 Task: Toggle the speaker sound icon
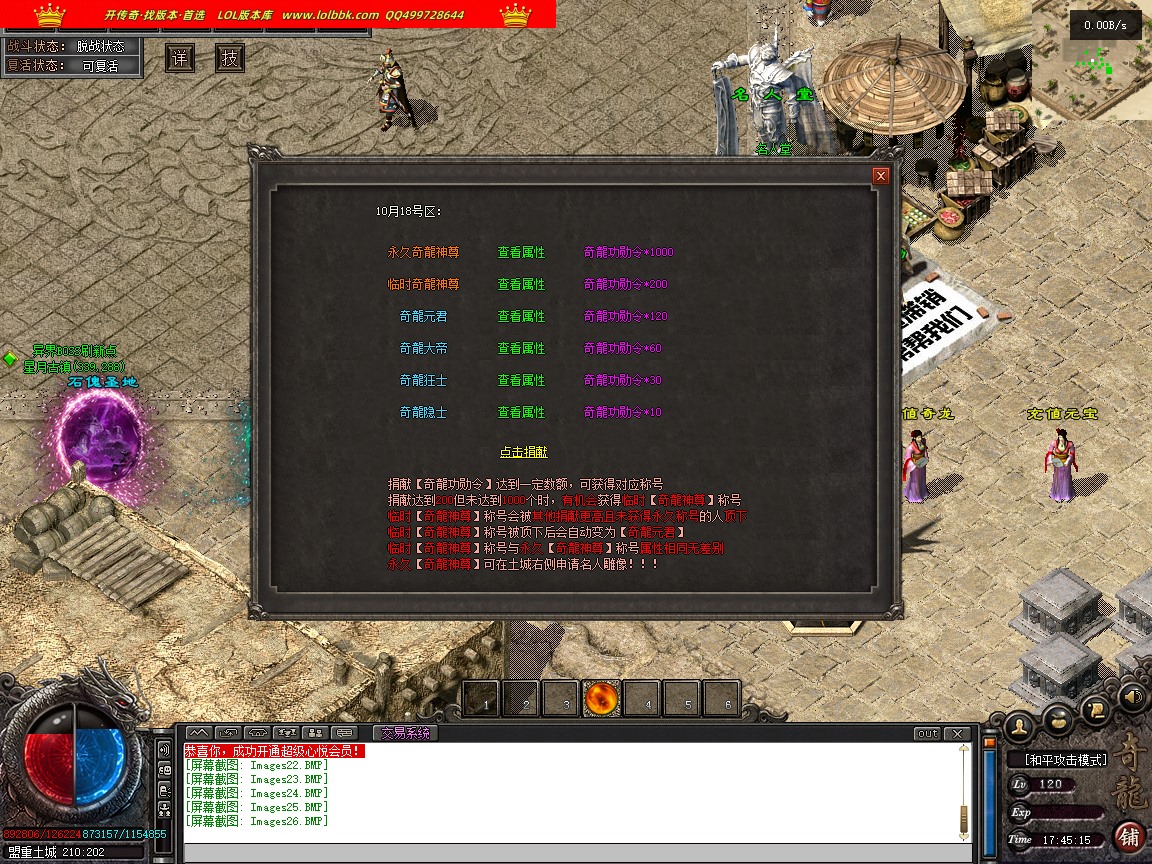coord(1132,696)
